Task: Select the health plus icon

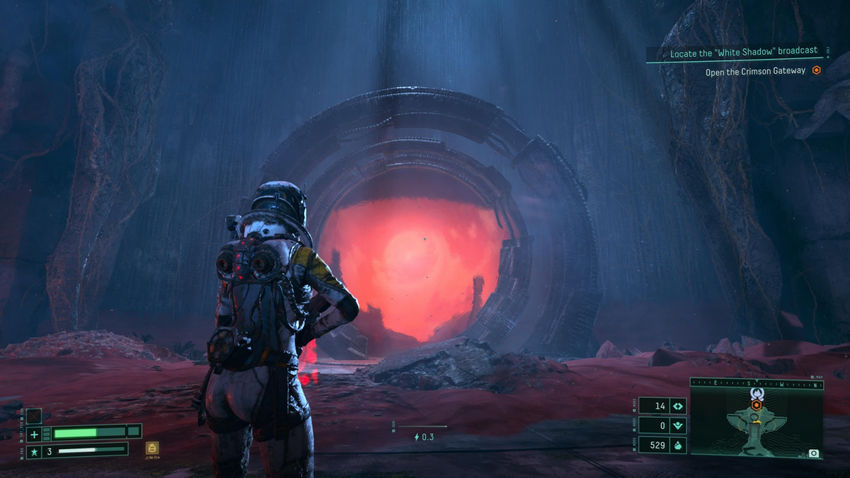Action: point(34,433)
